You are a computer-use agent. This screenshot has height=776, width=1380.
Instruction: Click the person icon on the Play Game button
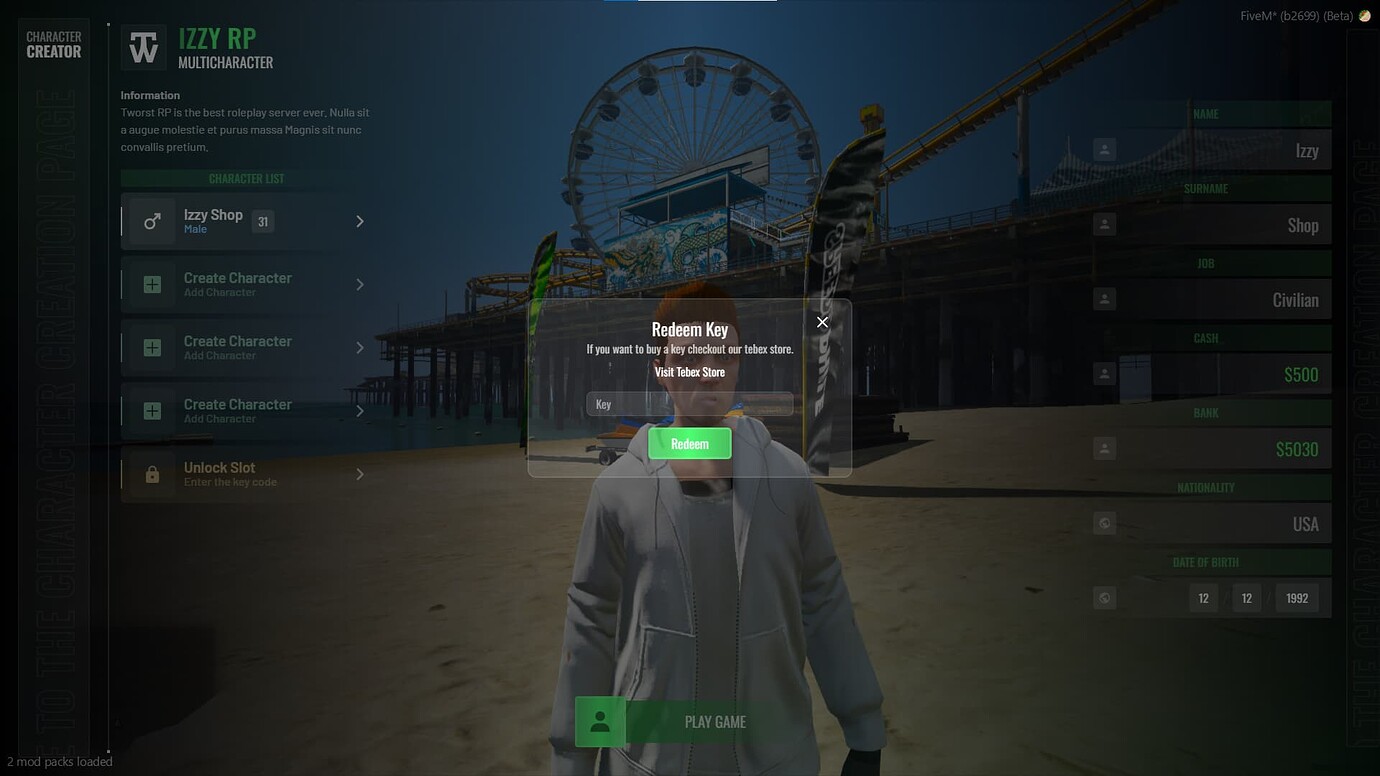click(x=600, y=721)
